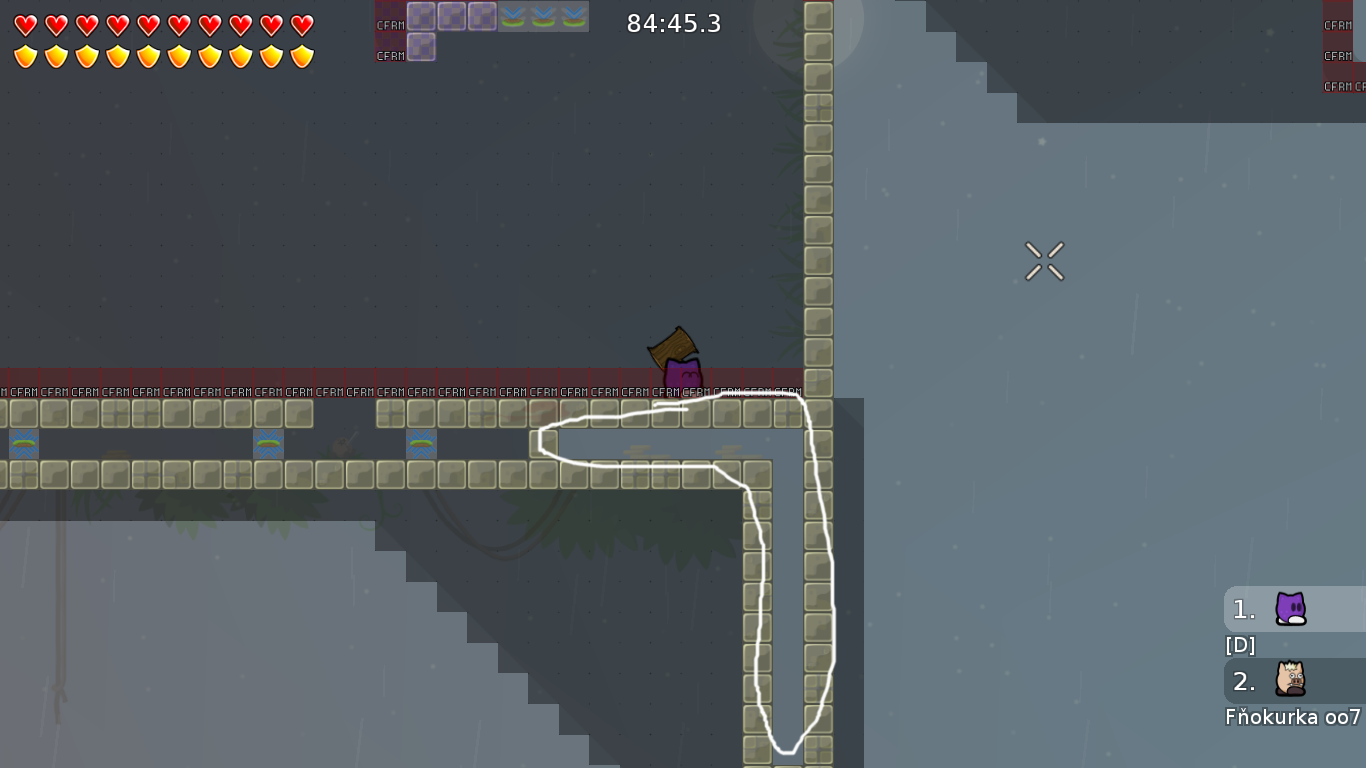Click the first empty purple hotbar slot
Screen dimensions: 1366x768
(421, 16)
